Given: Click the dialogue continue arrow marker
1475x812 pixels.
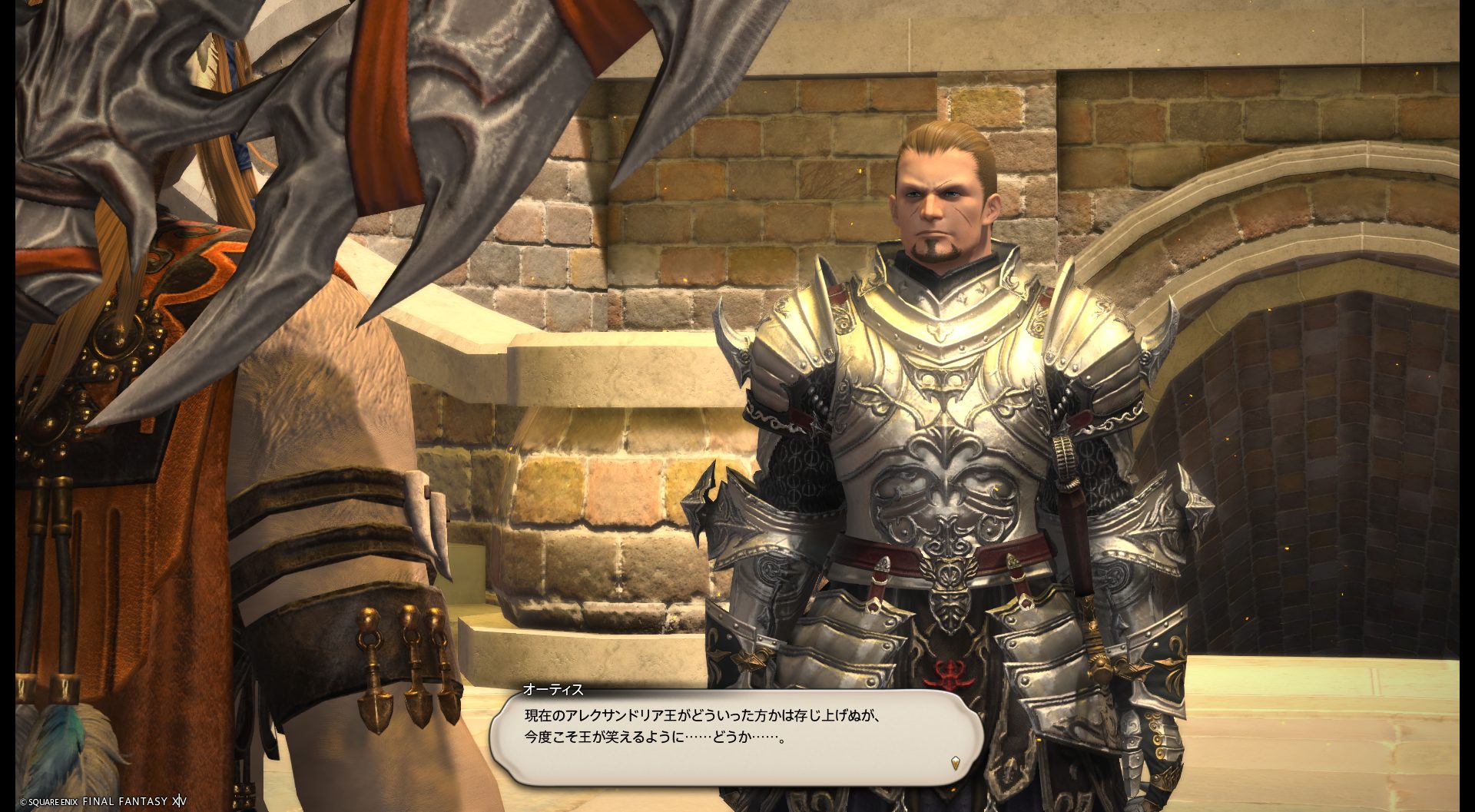Looking at the screenshot, I should pos(955,763).
